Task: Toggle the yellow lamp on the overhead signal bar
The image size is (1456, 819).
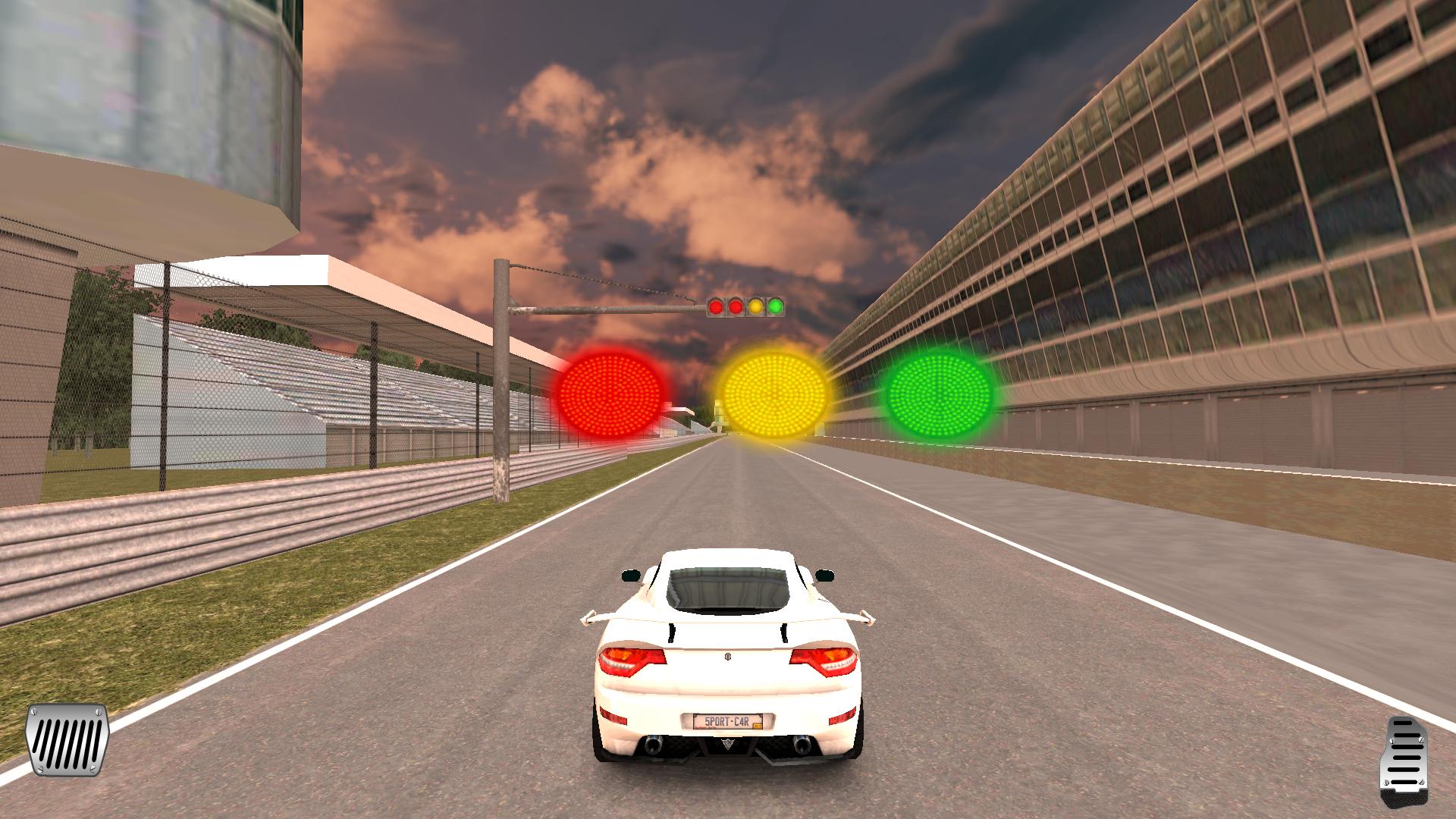Action: click(x=756, y=306)
